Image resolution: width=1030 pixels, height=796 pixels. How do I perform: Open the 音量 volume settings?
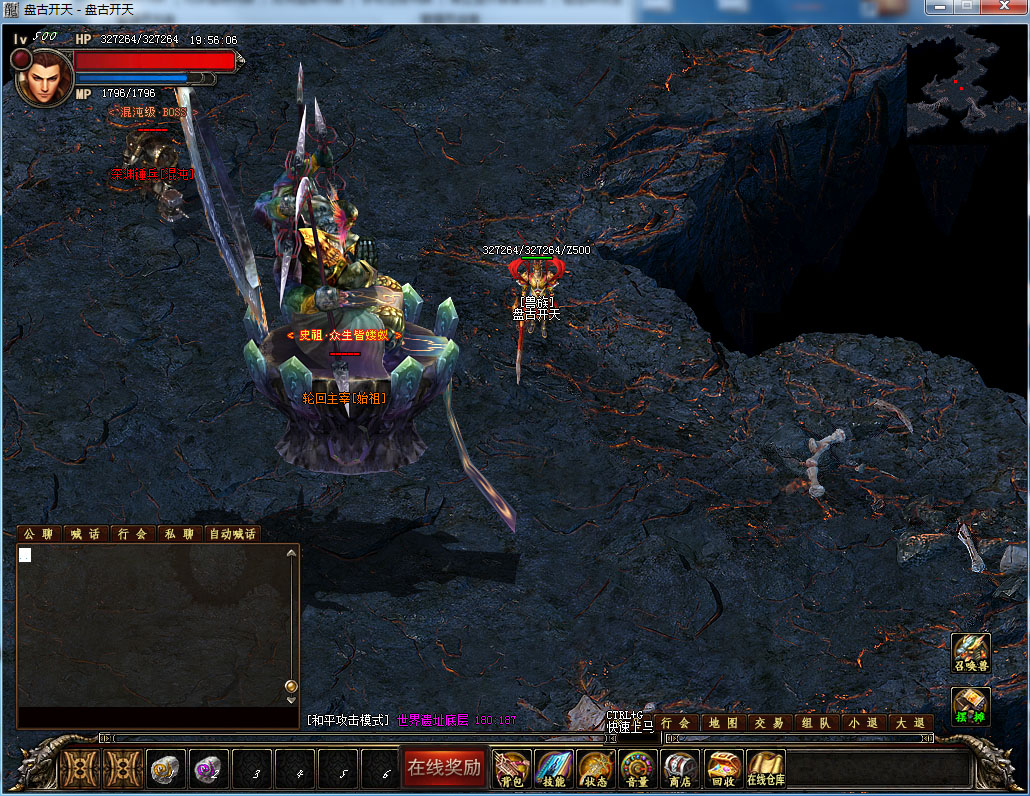tap(638, 769)
